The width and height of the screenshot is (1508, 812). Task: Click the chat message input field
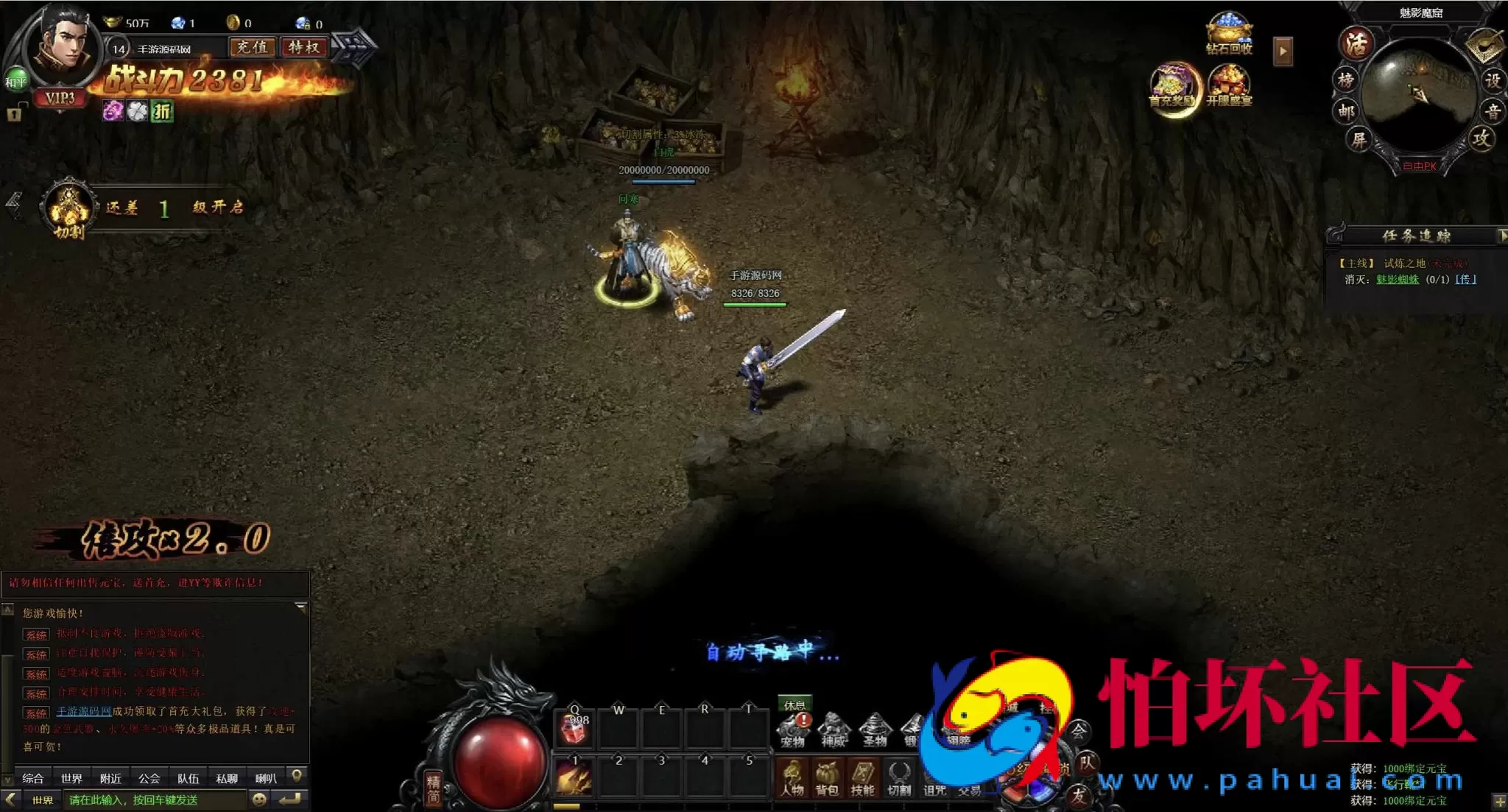(155, 800)
